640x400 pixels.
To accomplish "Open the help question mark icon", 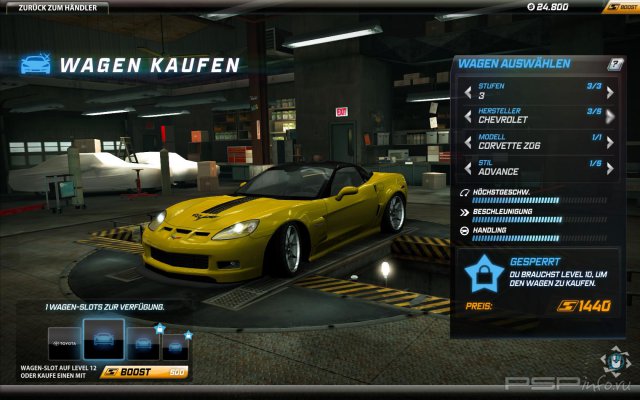I will [x=616, y=64].
